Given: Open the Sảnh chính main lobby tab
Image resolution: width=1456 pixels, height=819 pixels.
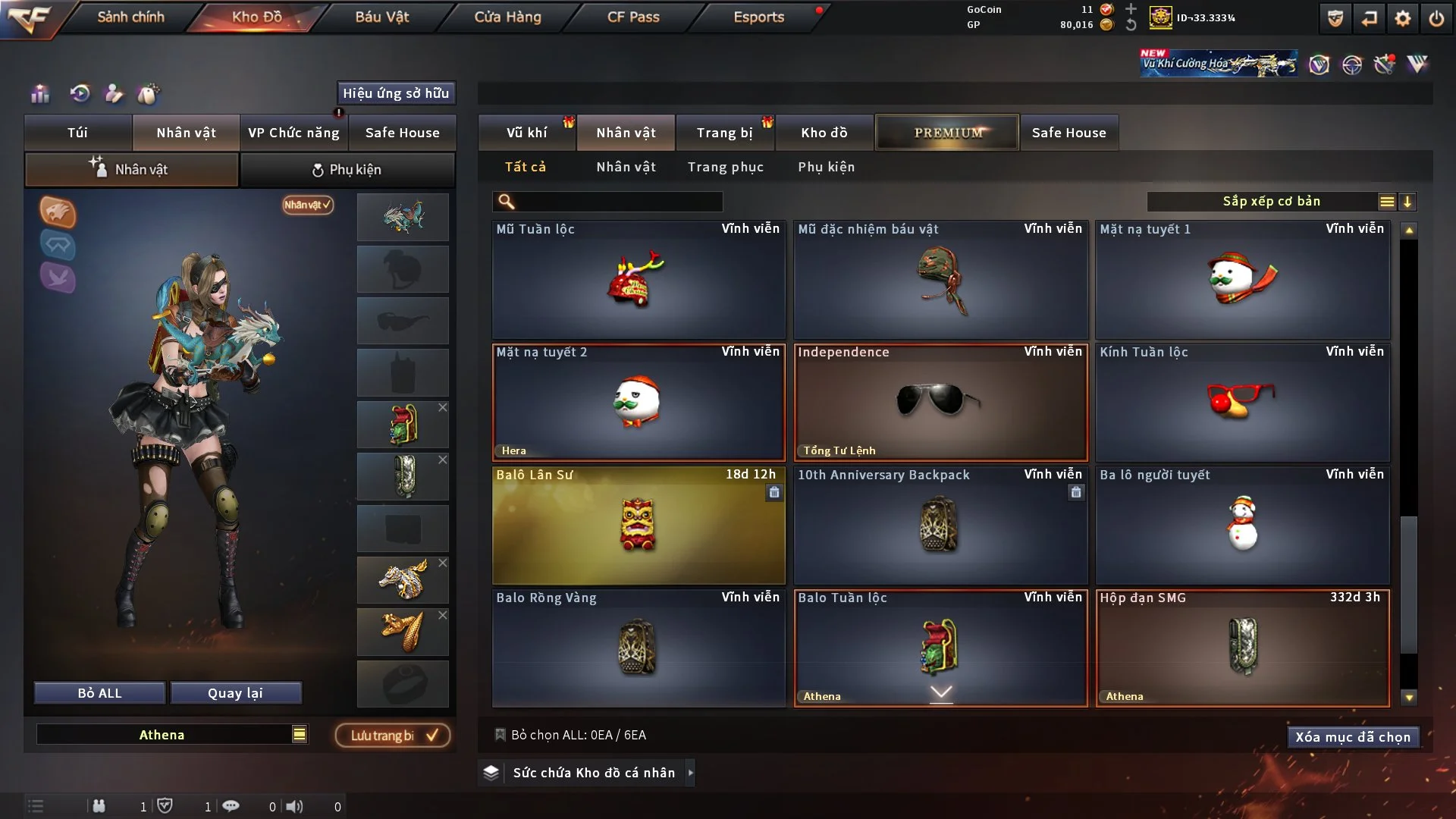Looking at the screenshot, I should (130, 17).
